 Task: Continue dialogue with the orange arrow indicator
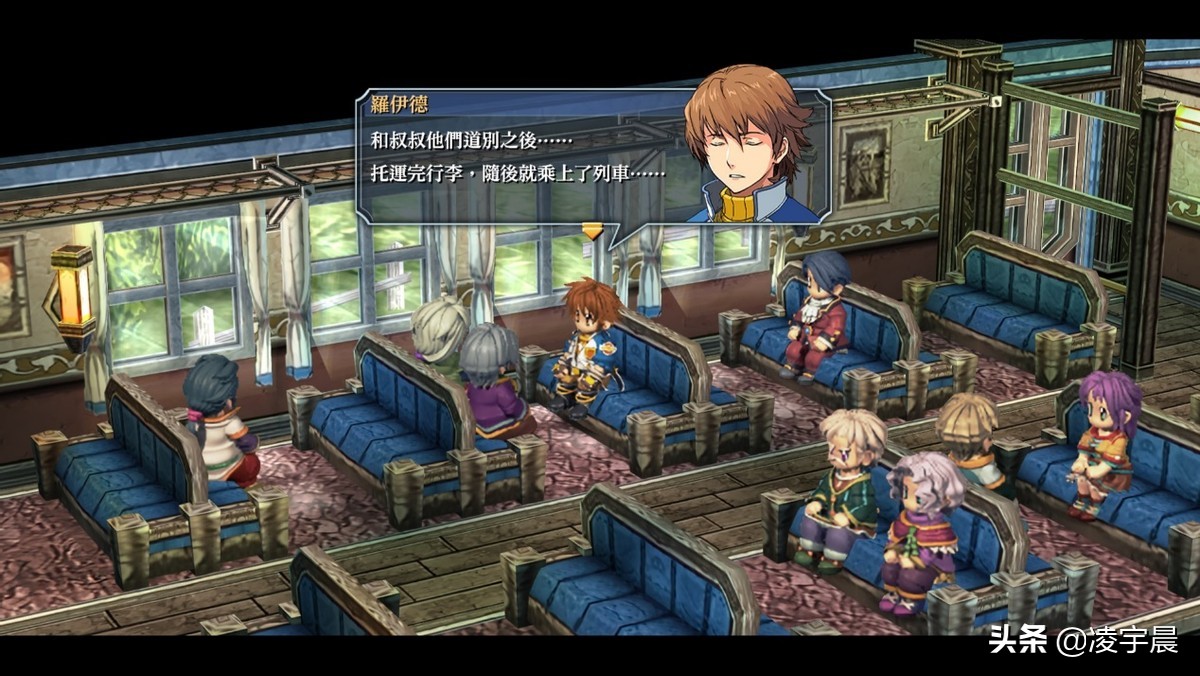coord(593,231)
